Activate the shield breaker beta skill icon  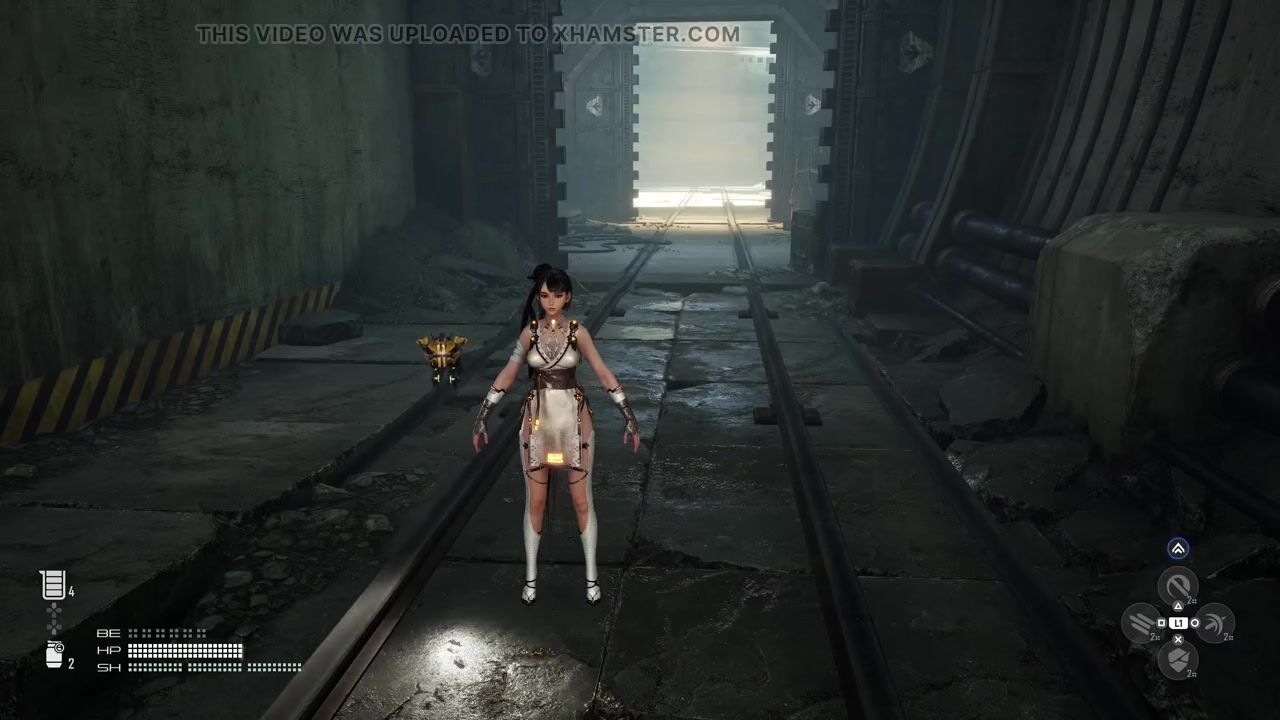click(x=1177, y=659)
